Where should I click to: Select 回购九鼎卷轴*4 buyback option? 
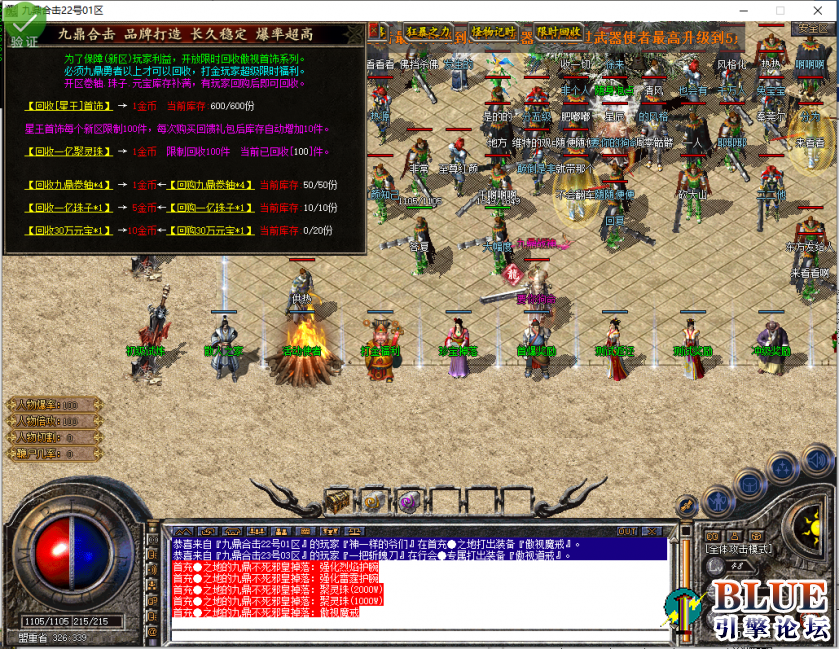pyautogui.click(x=211, y=184)
